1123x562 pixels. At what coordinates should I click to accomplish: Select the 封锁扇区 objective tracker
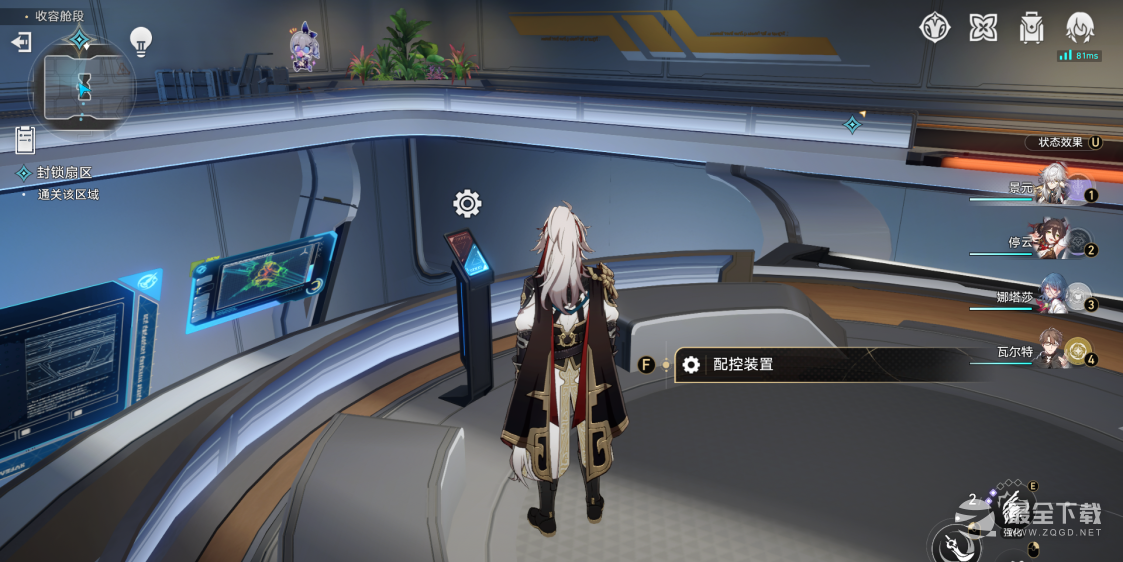coord(64,173)
